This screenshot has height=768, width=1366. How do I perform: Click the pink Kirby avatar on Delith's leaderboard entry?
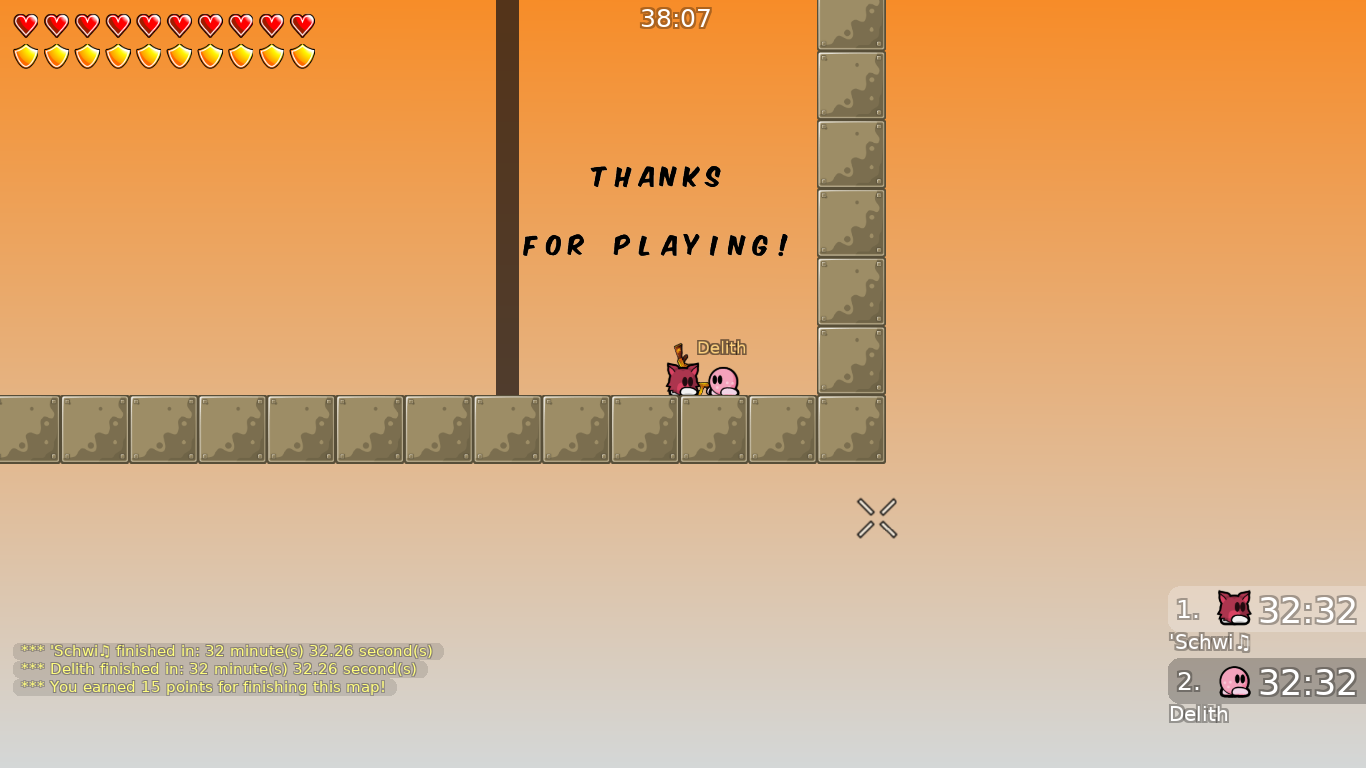pyautogui.click(x=1233, y=682)
